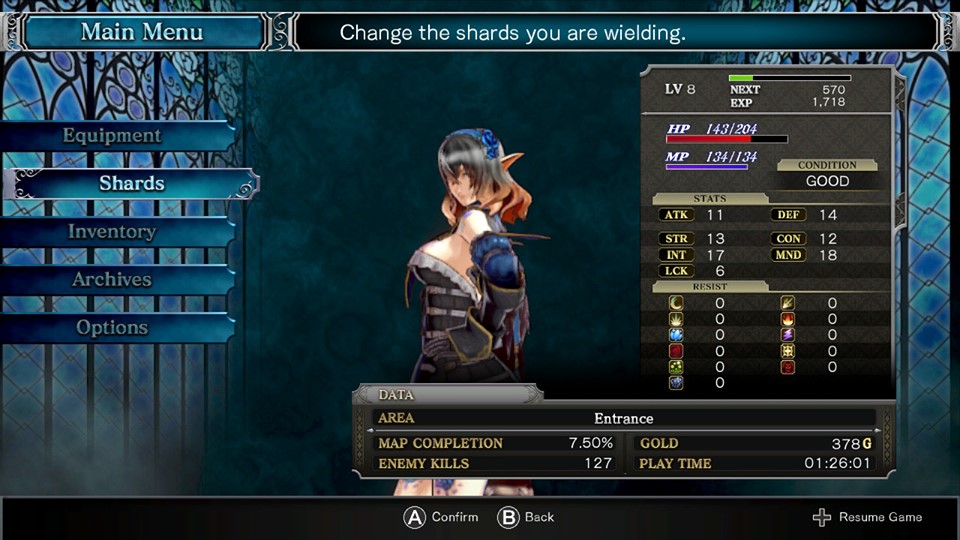Open the Inventory menu

[112, 232]
